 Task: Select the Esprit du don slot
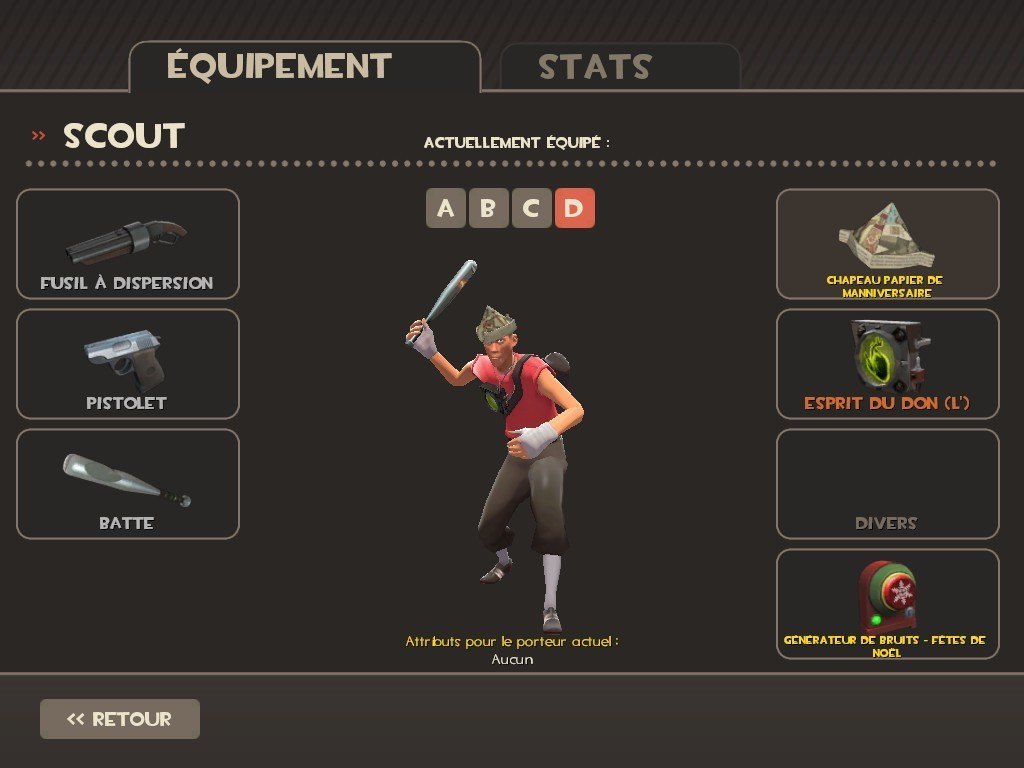887,364
